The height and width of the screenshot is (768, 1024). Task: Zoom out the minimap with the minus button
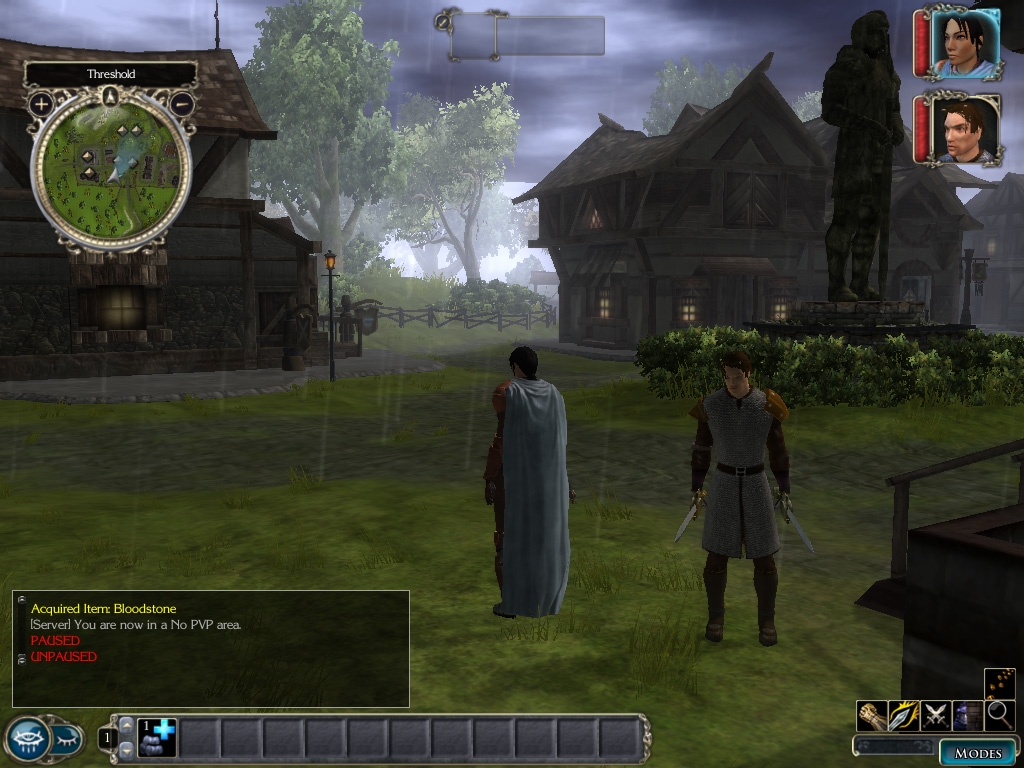pyautogui.click(x=181, y=103)
